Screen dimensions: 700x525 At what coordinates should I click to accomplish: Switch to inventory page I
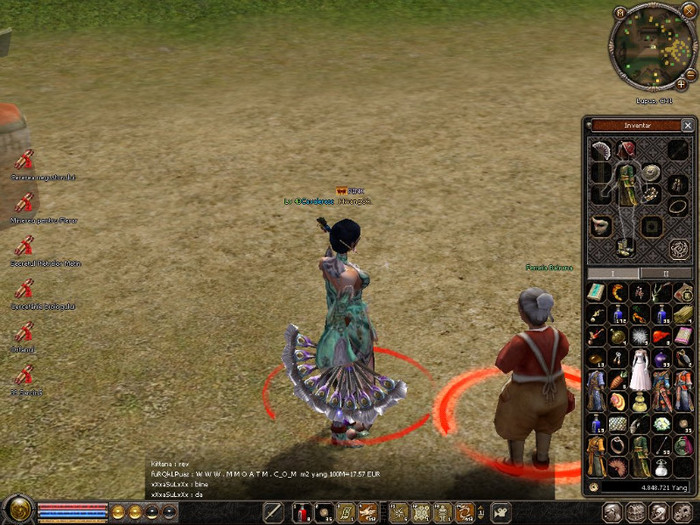tap(612, 273)
